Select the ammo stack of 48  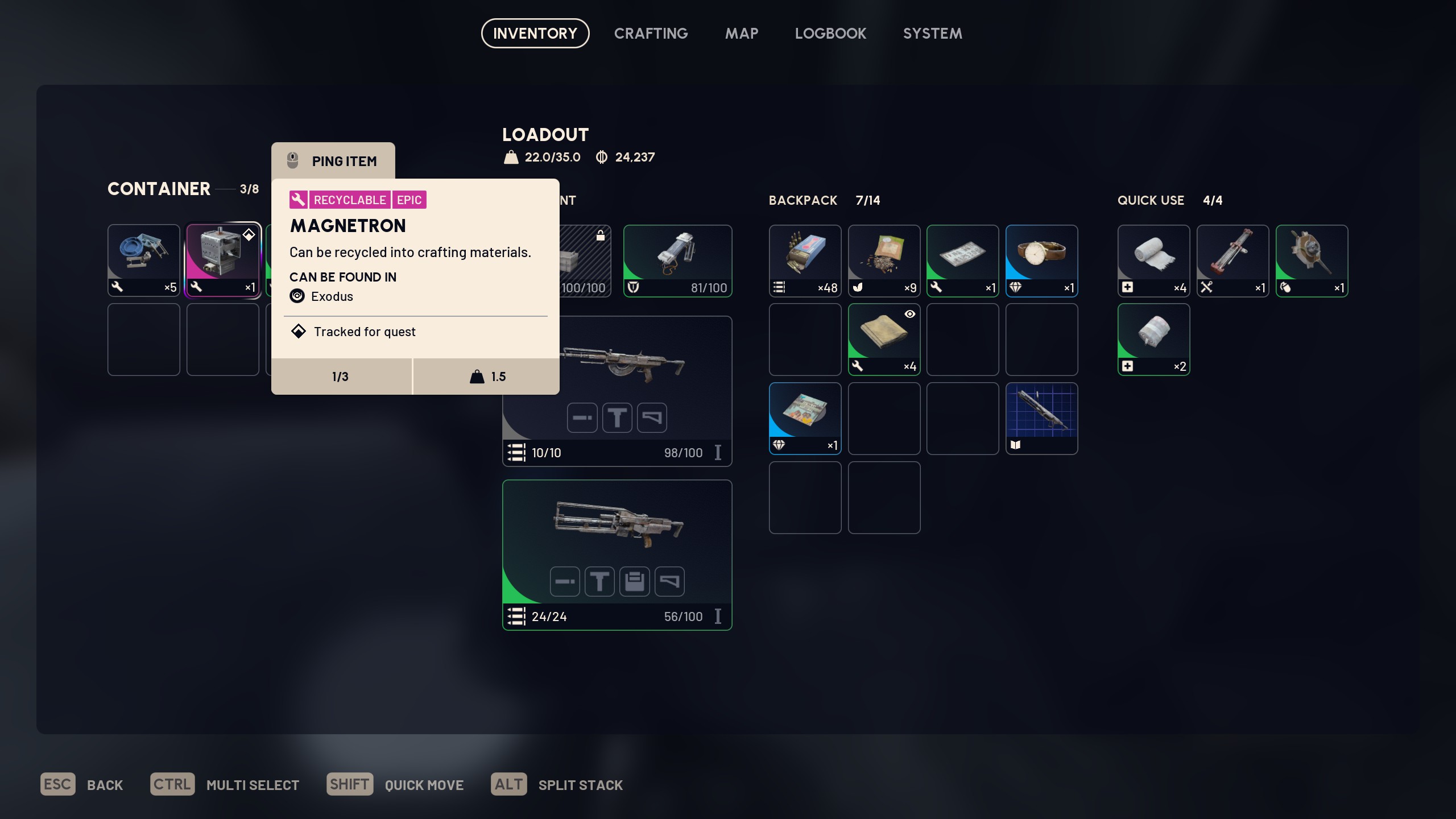click(x=805, y=260)
